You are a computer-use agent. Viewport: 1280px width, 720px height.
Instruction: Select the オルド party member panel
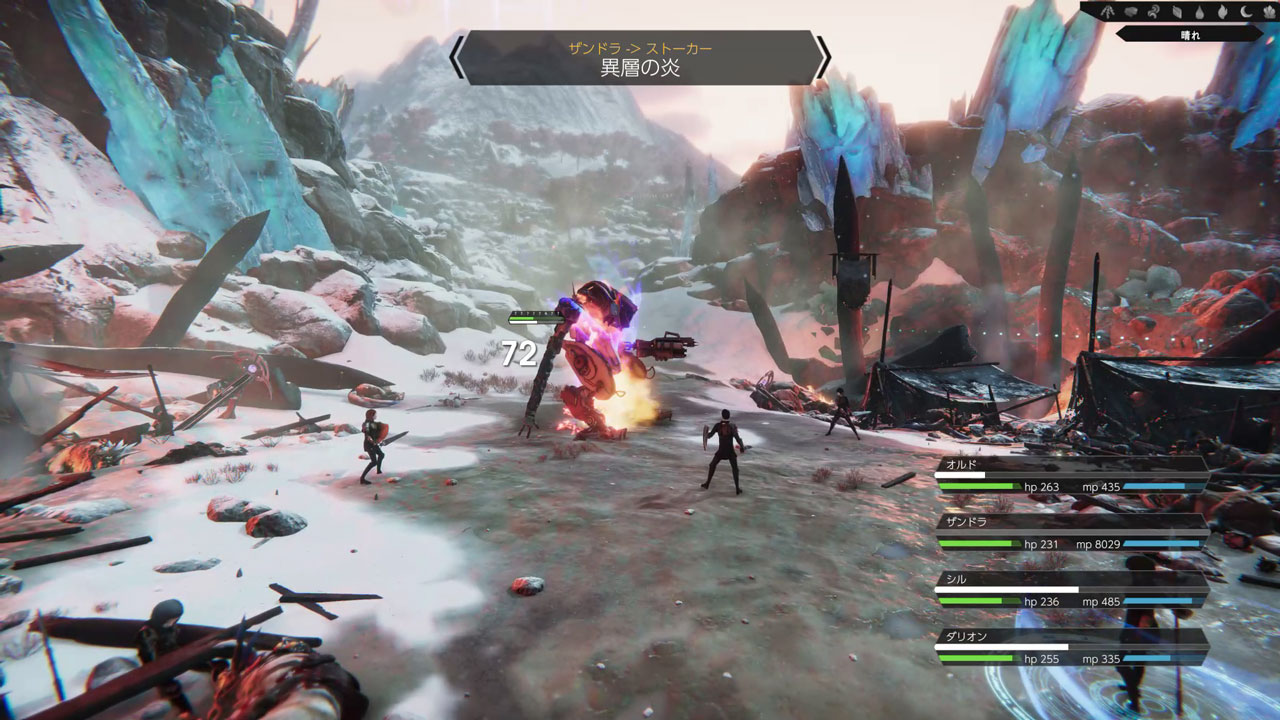1071,476
